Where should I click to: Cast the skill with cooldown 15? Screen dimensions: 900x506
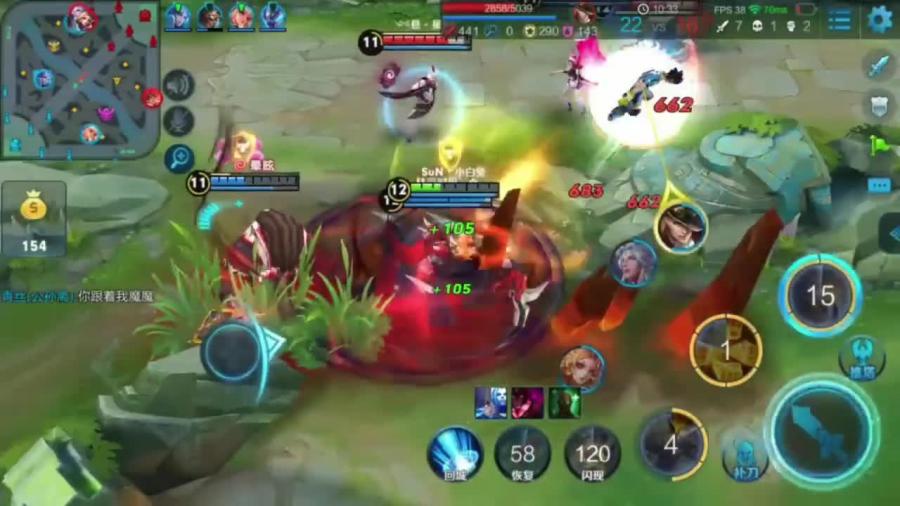click(x=820, y=296)
